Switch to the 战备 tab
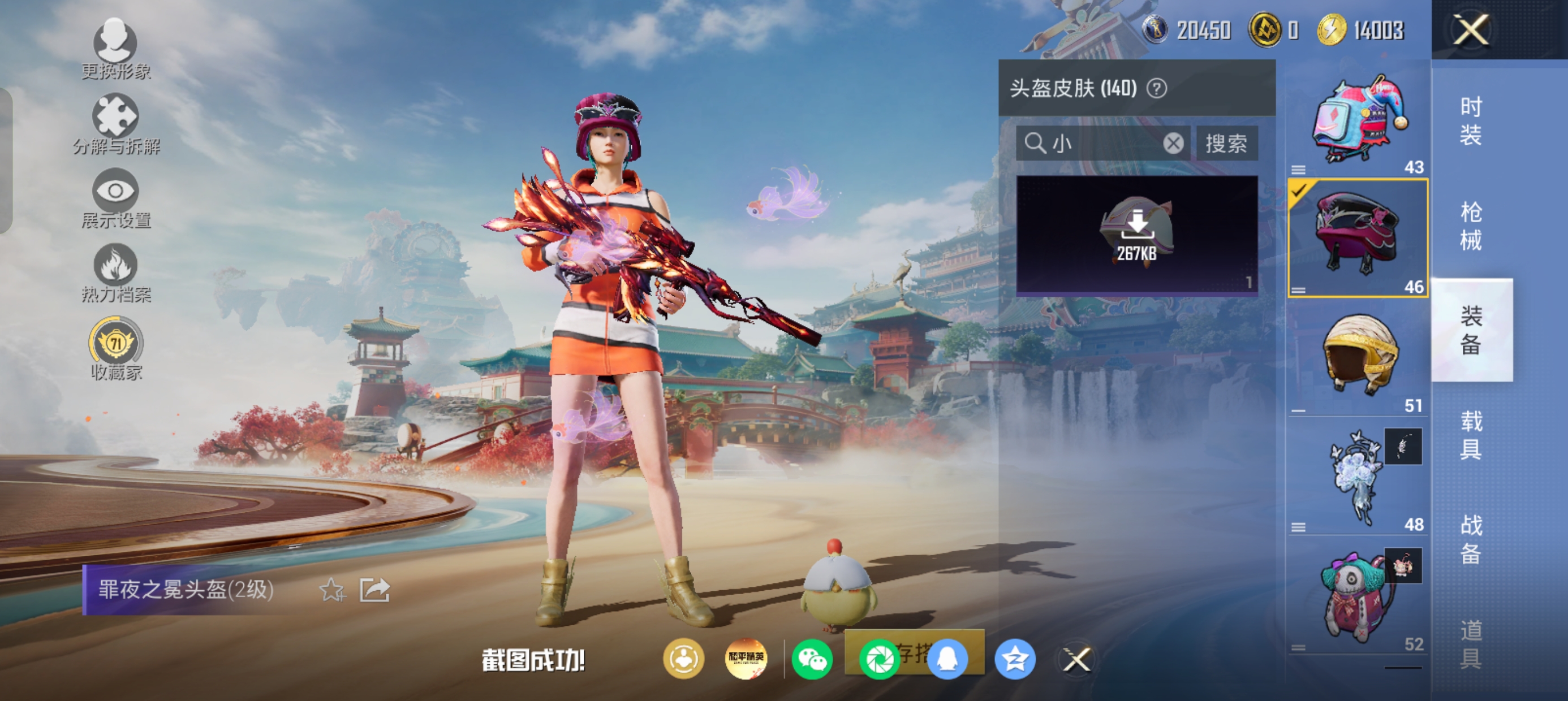 click(x=1471, y=539)
